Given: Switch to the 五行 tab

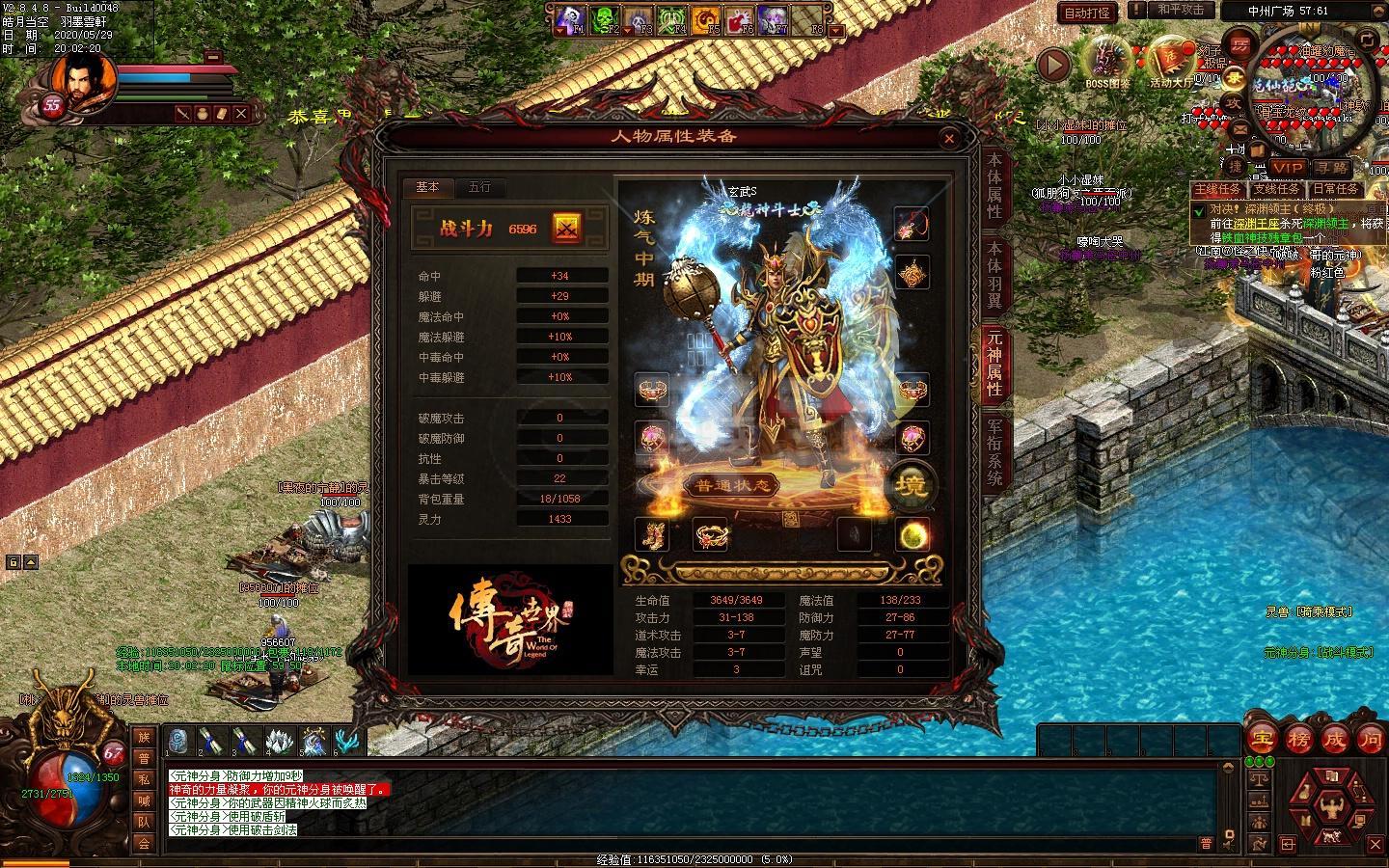Looking at the screenshot, I should (x=479, y=187).
